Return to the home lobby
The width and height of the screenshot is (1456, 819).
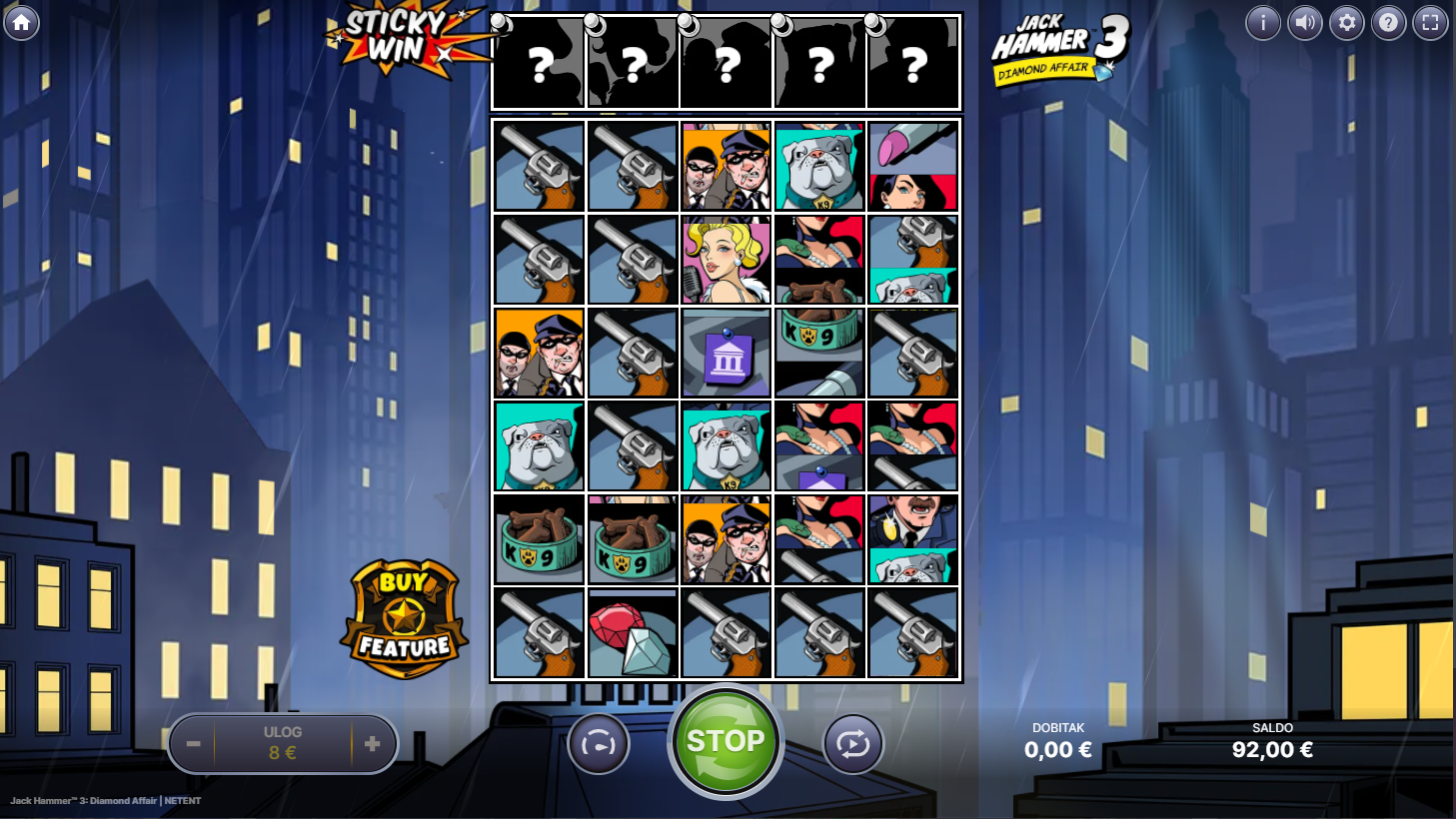coord(21,22)
